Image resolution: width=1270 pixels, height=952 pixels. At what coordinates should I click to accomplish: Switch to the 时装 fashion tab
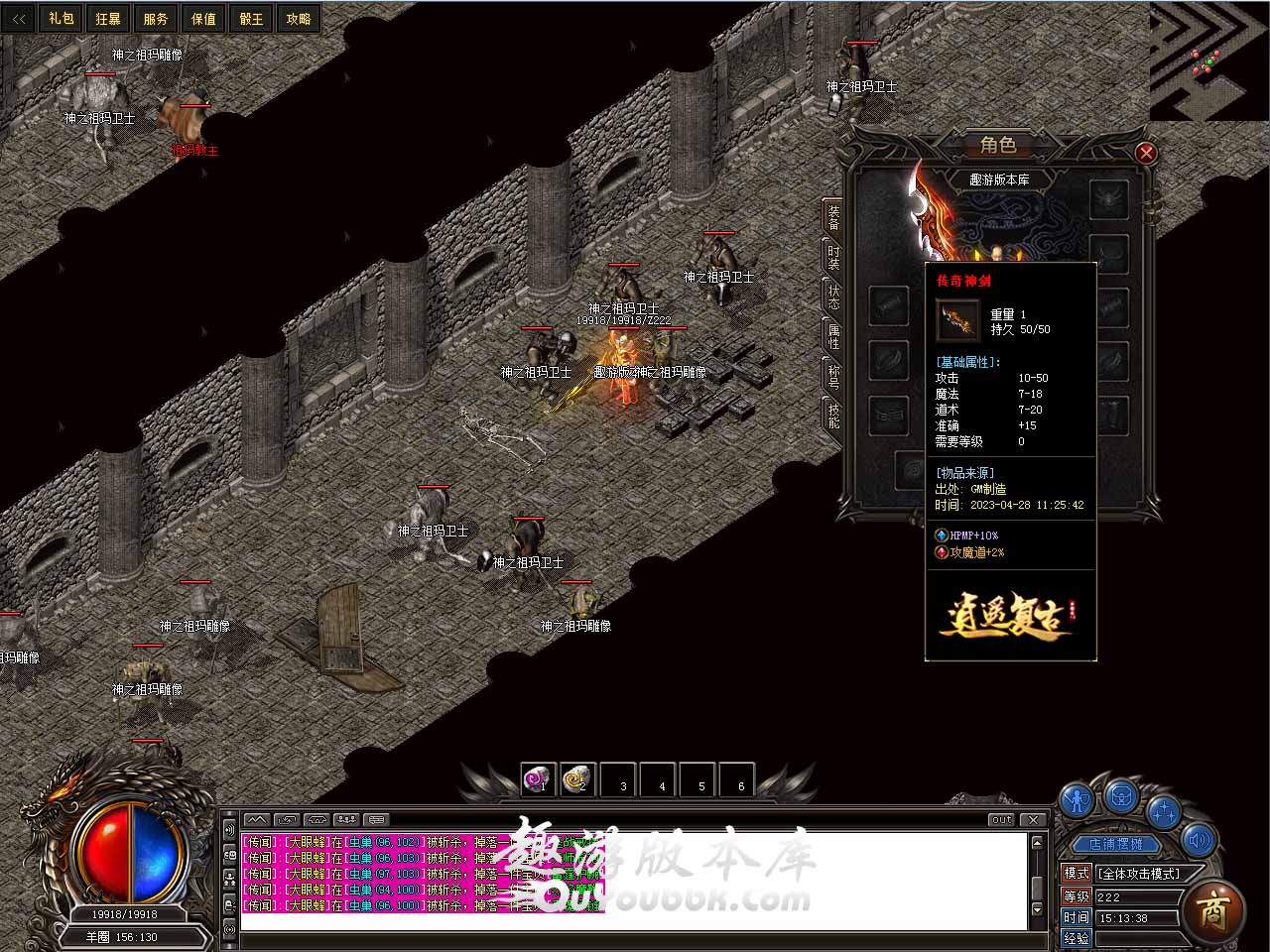click(x=833, y=259)
